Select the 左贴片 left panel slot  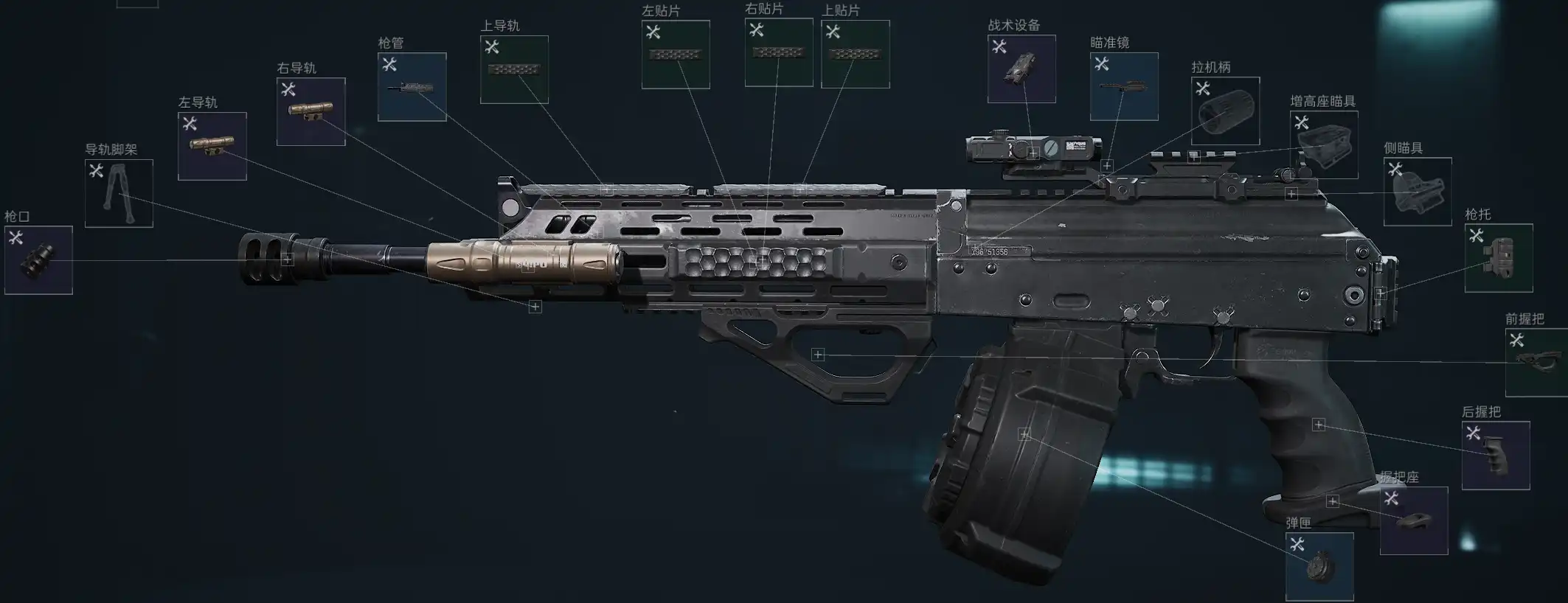point(676,55)
